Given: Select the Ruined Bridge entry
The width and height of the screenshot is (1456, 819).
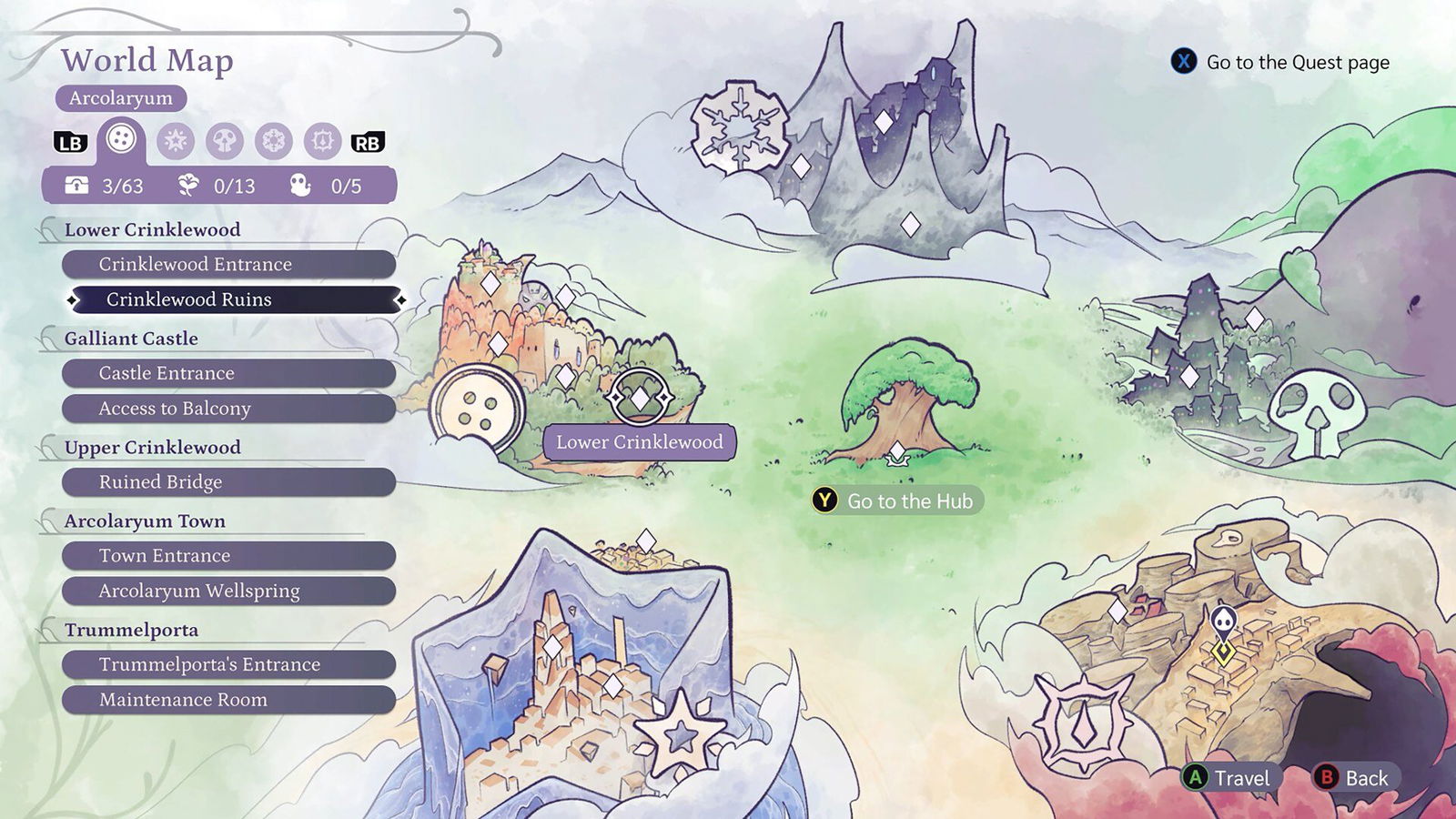Looking at the screenshot, I should pos(228,482).
